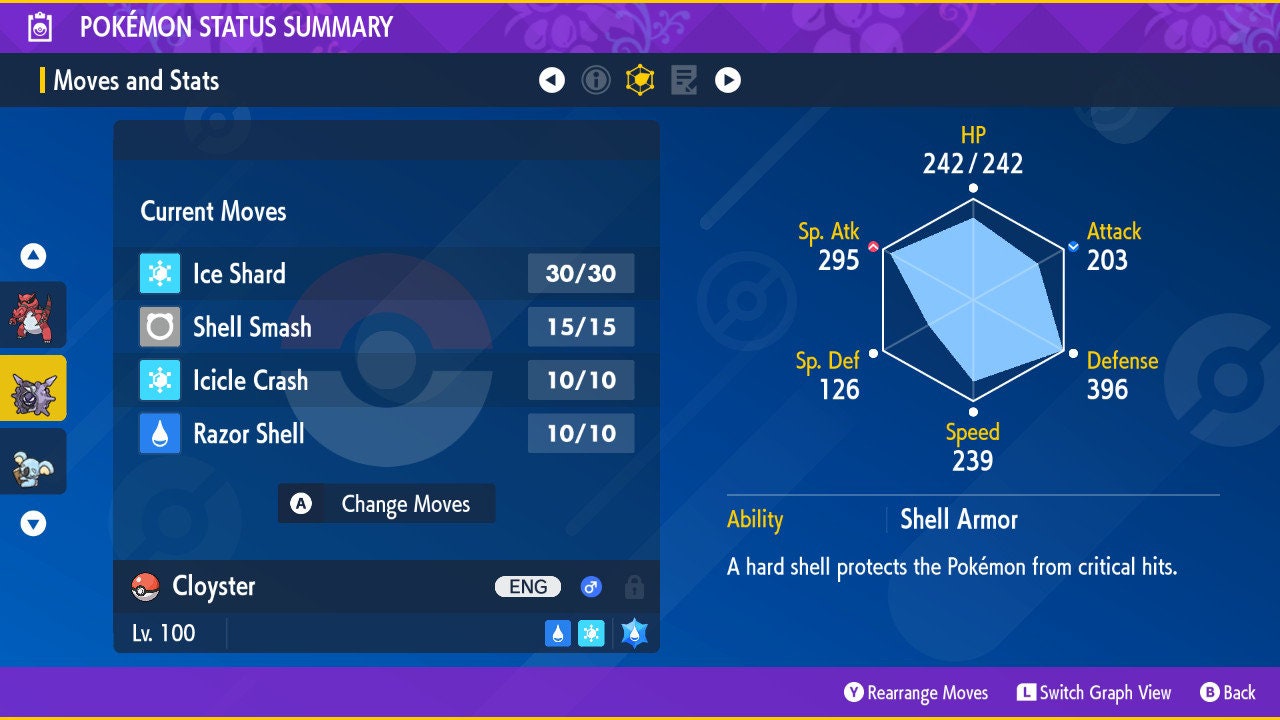The height and width of the screenshot is (720, 1280).
Task: Select the hexagon moves and stats tab
Action: click(640, 80)
